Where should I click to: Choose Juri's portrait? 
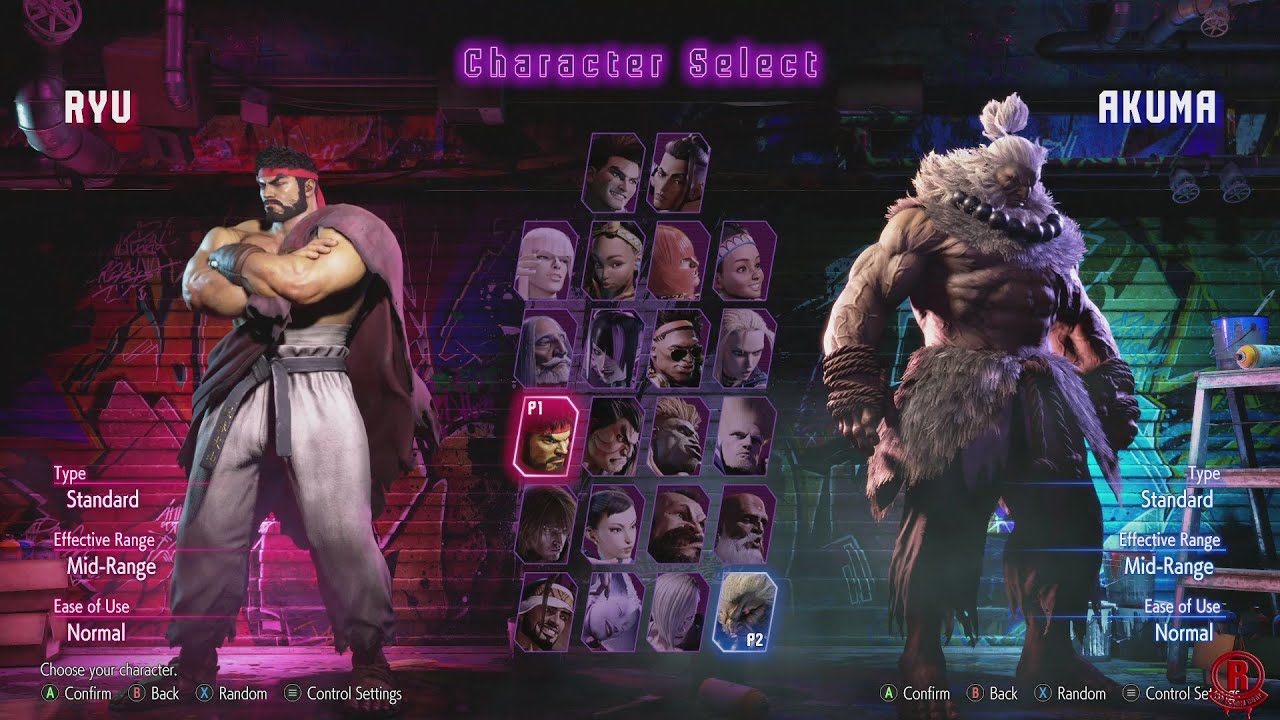coord(614,349)
